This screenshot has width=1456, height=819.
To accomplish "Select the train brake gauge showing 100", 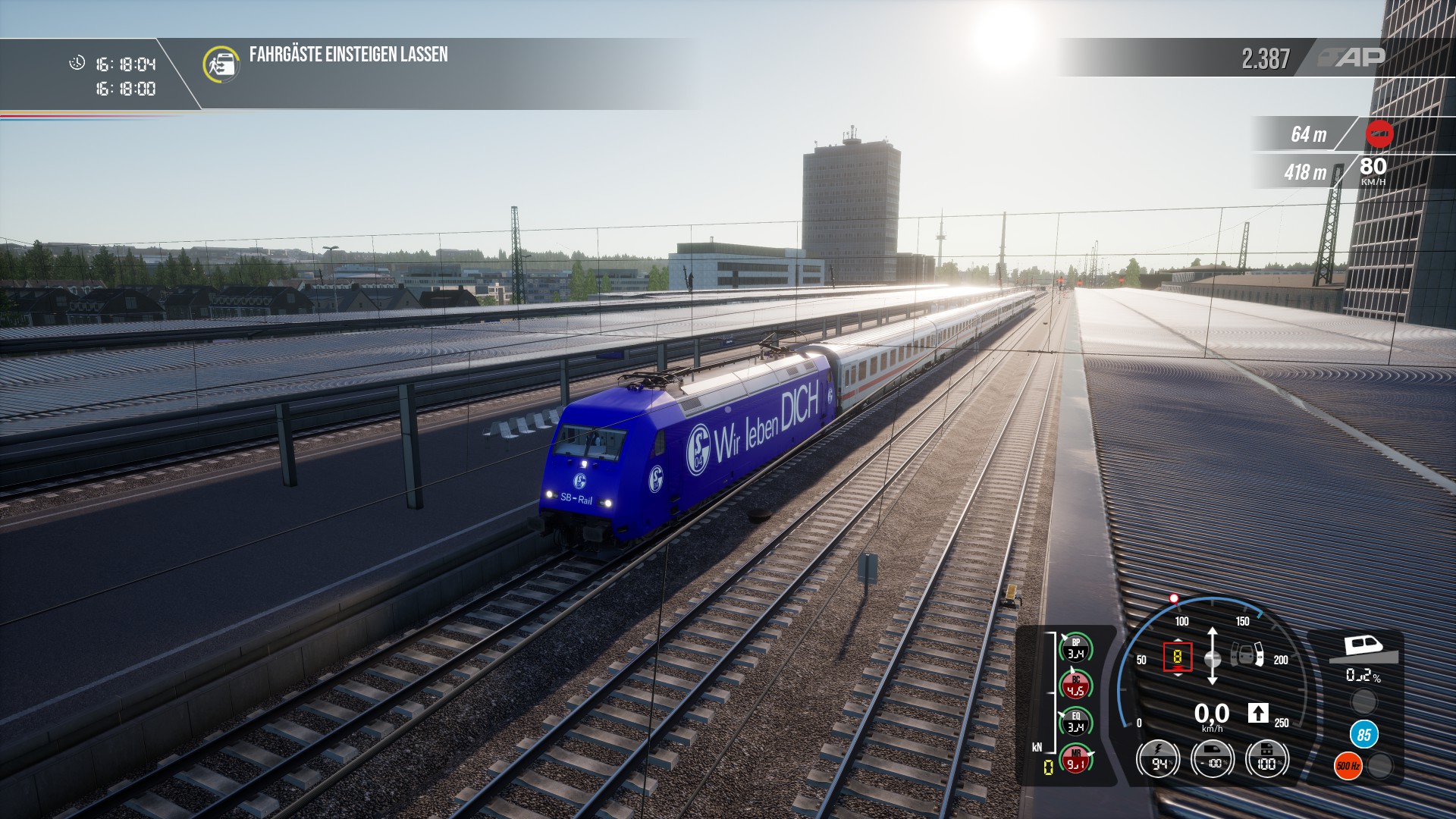I will click(x=1266, y=759).
